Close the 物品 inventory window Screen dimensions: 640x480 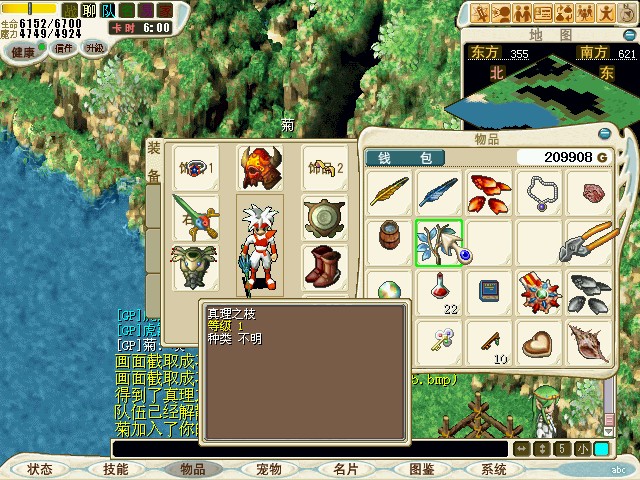[x=604, y=134]
